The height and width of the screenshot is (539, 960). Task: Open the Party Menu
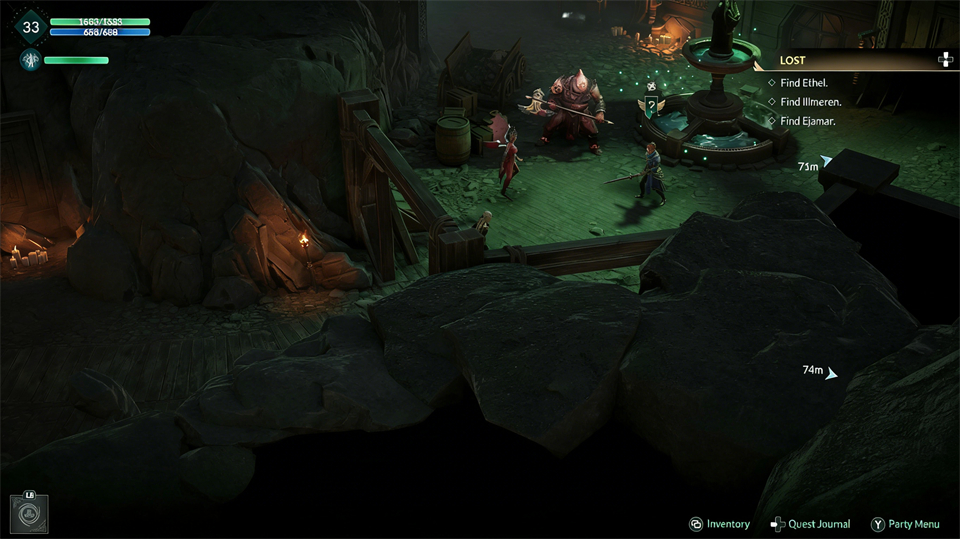[x=905, y=524]
